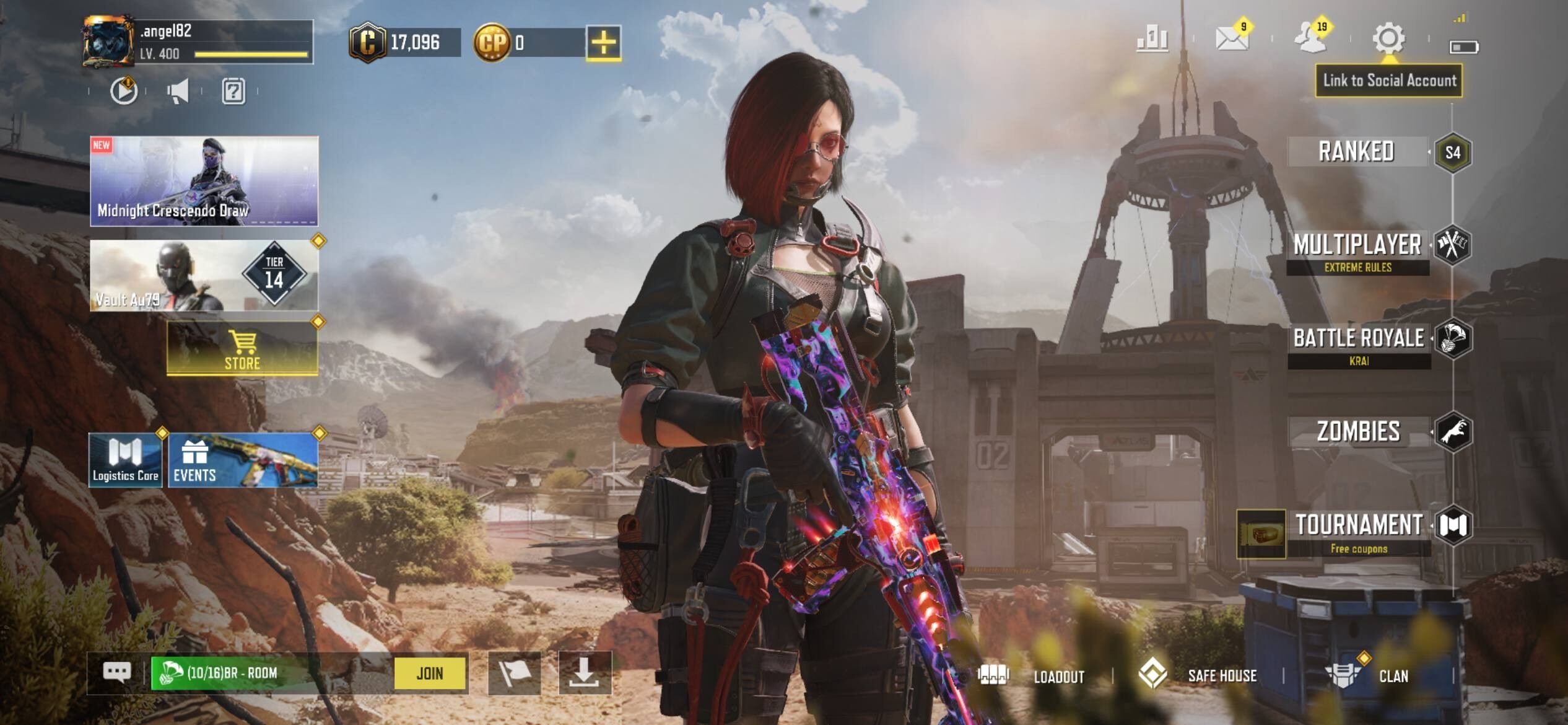Open the friends list icon

[1310, 38]
